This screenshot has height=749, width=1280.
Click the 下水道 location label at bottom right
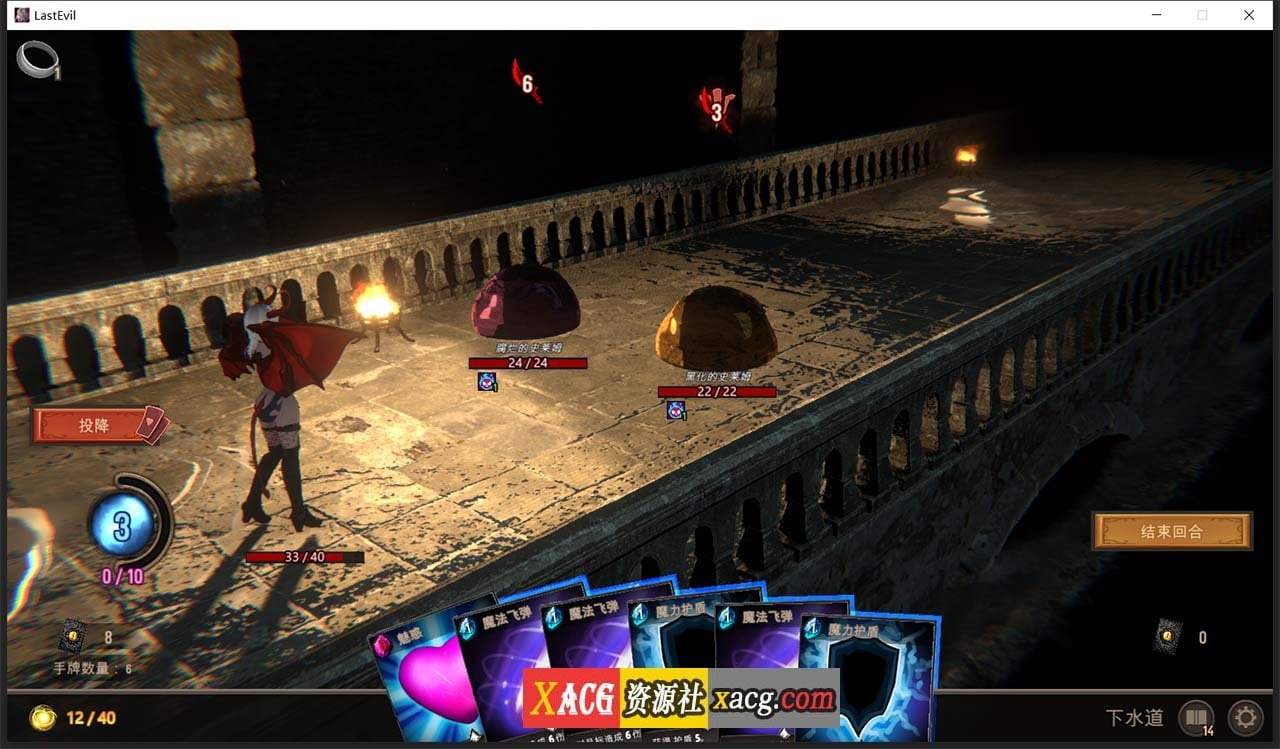tap(1136, 718)
